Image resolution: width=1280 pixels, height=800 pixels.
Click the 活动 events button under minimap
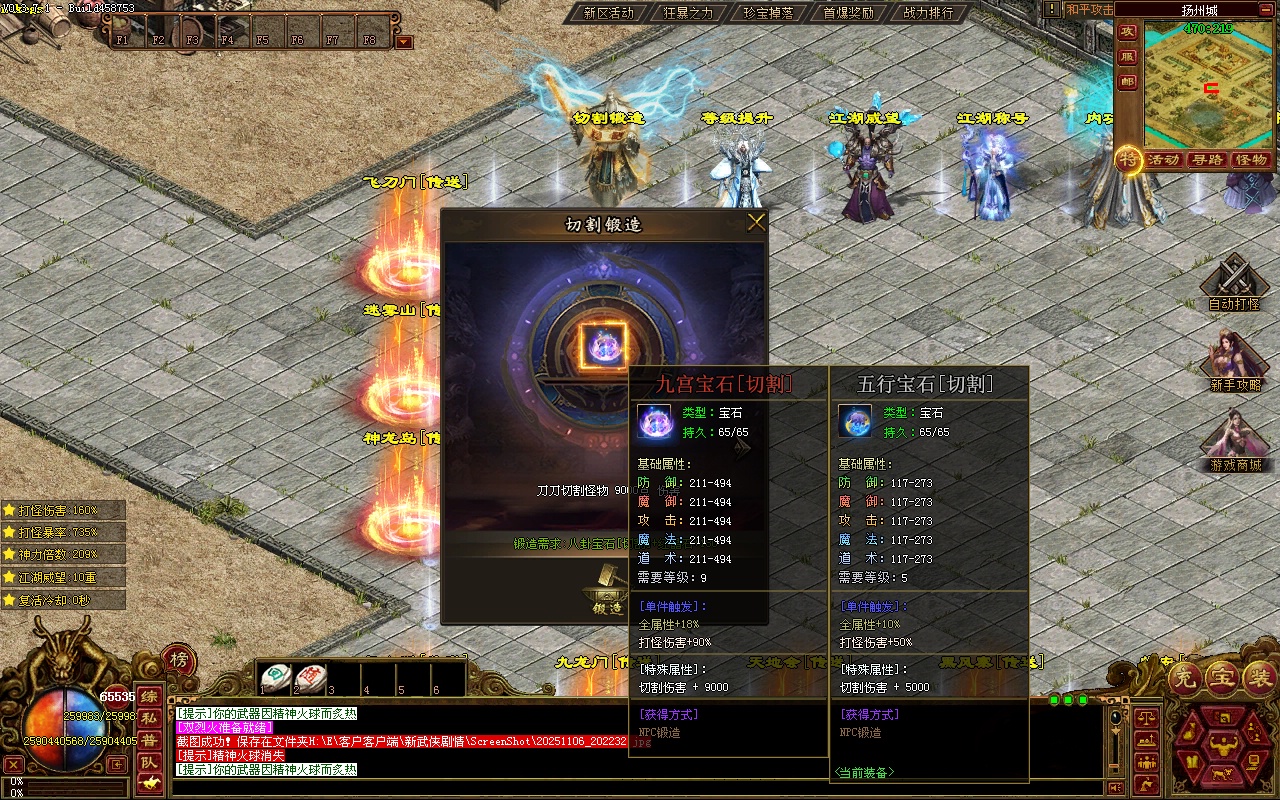coord(1163,160)
